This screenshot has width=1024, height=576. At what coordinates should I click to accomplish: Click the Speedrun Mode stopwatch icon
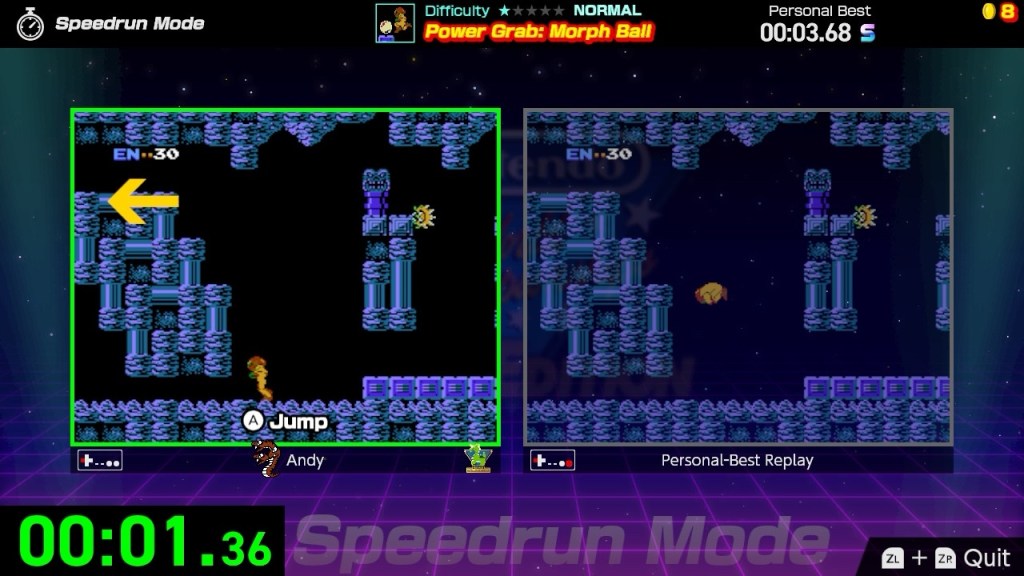[x=30, y=24]
